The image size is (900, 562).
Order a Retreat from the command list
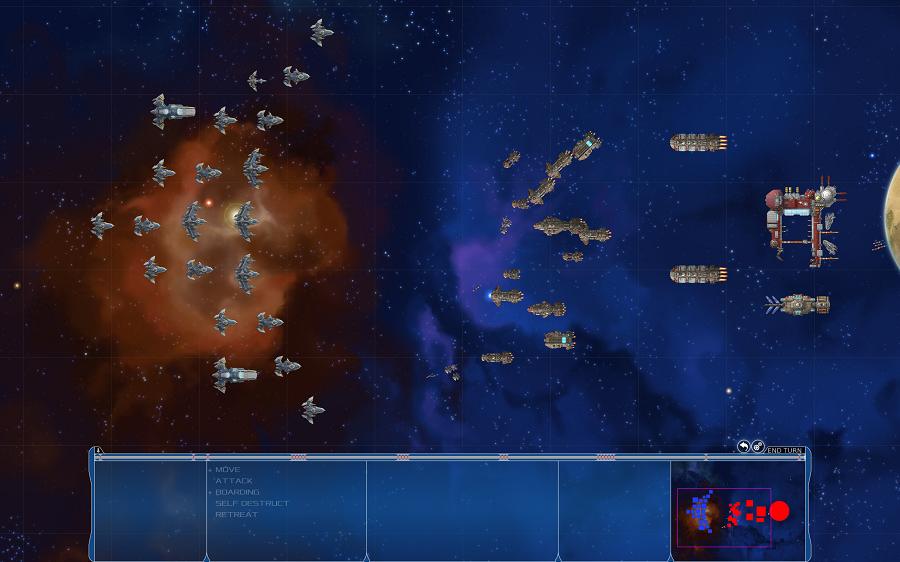click(236, 514)
